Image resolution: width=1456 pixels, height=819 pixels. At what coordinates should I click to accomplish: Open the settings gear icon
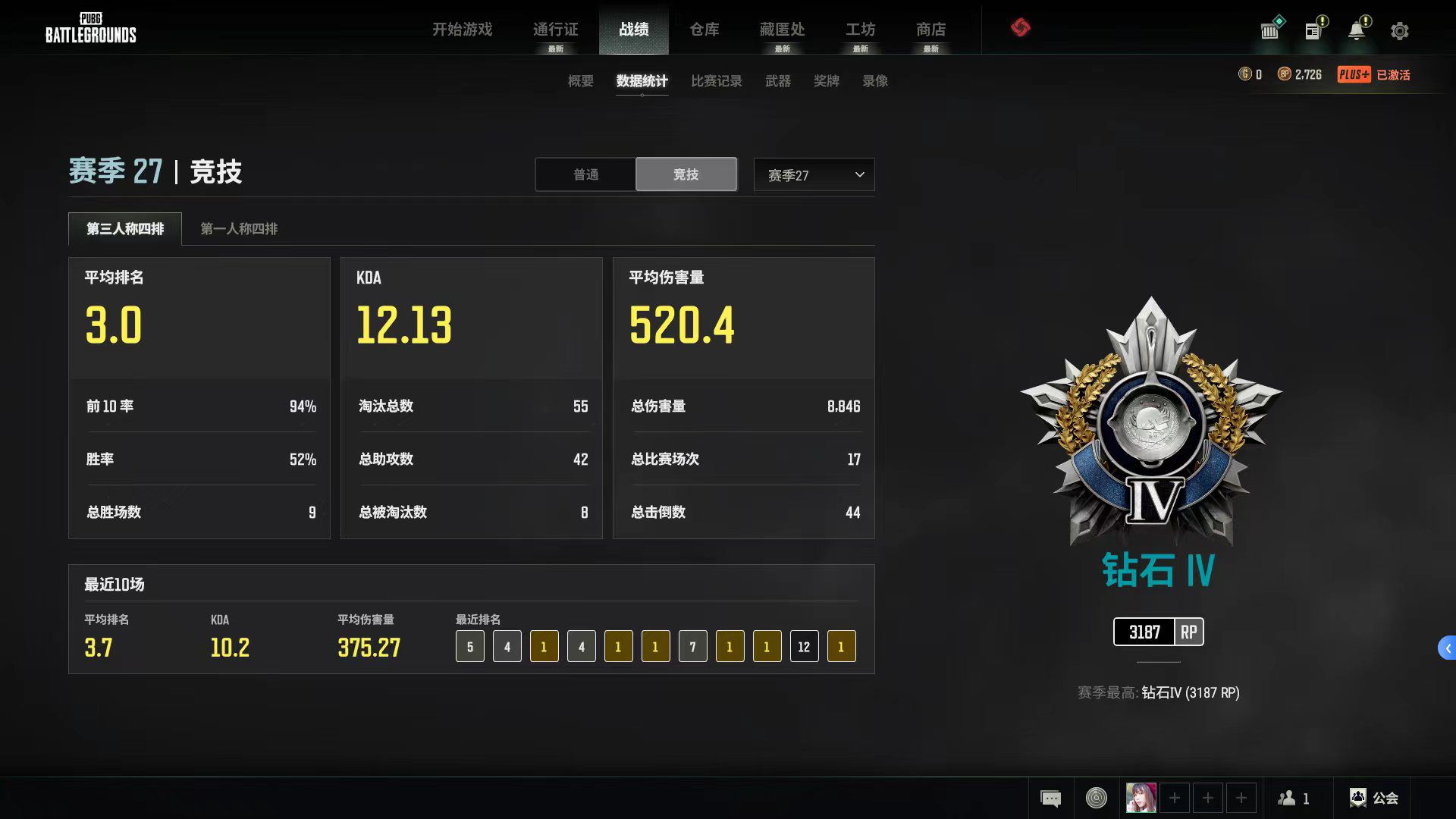(1399, 30)
